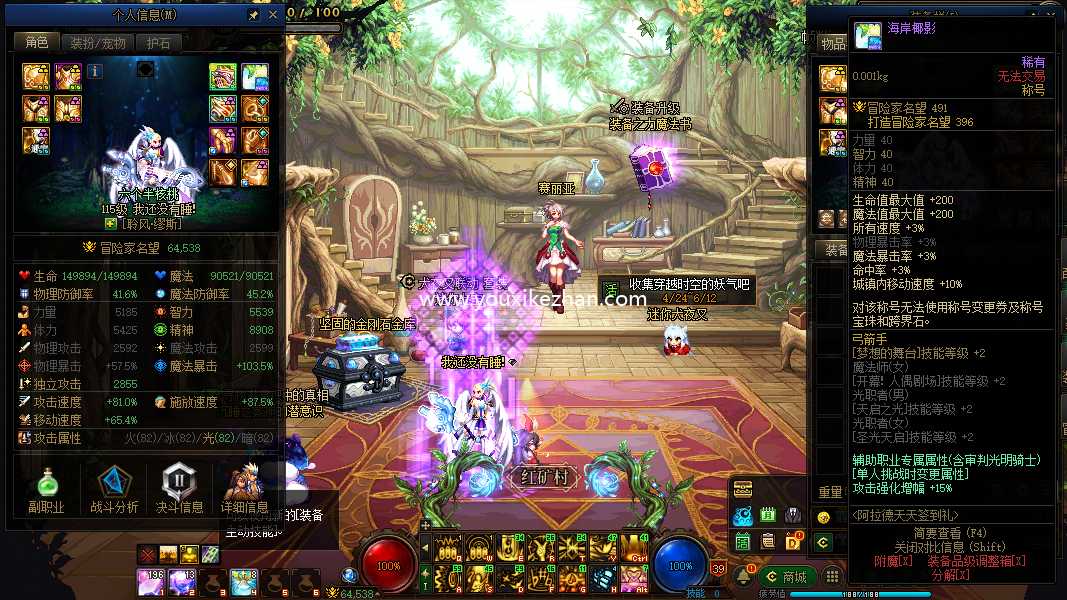
Task: Open the treasure chest menu icon
Action: (x=742, y=489)
